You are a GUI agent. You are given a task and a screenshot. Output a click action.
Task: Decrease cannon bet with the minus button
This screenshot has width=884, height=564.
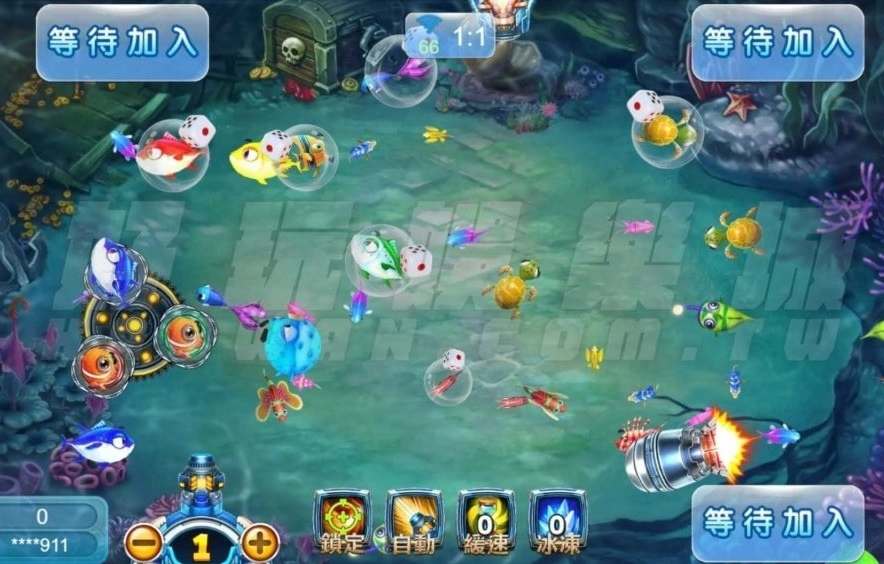click(x=145, y=544)
